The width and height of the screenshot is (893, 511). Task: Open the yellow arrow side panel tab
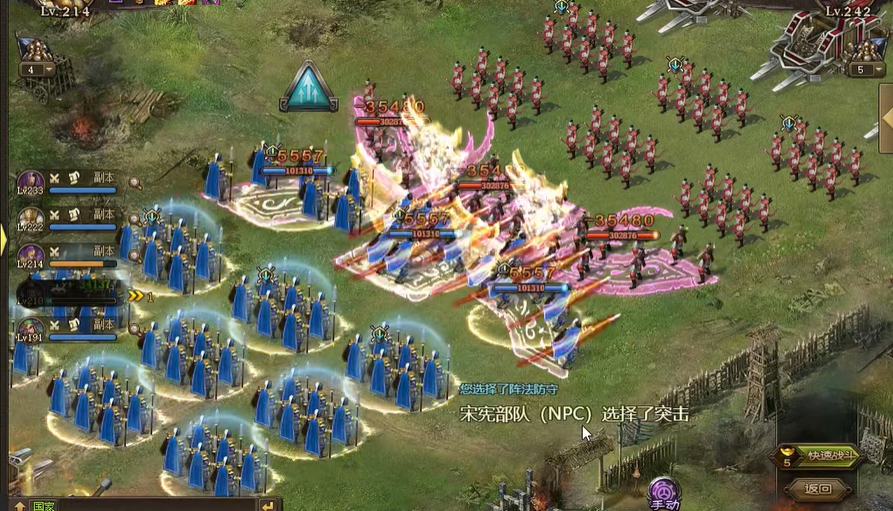(4, 239)
